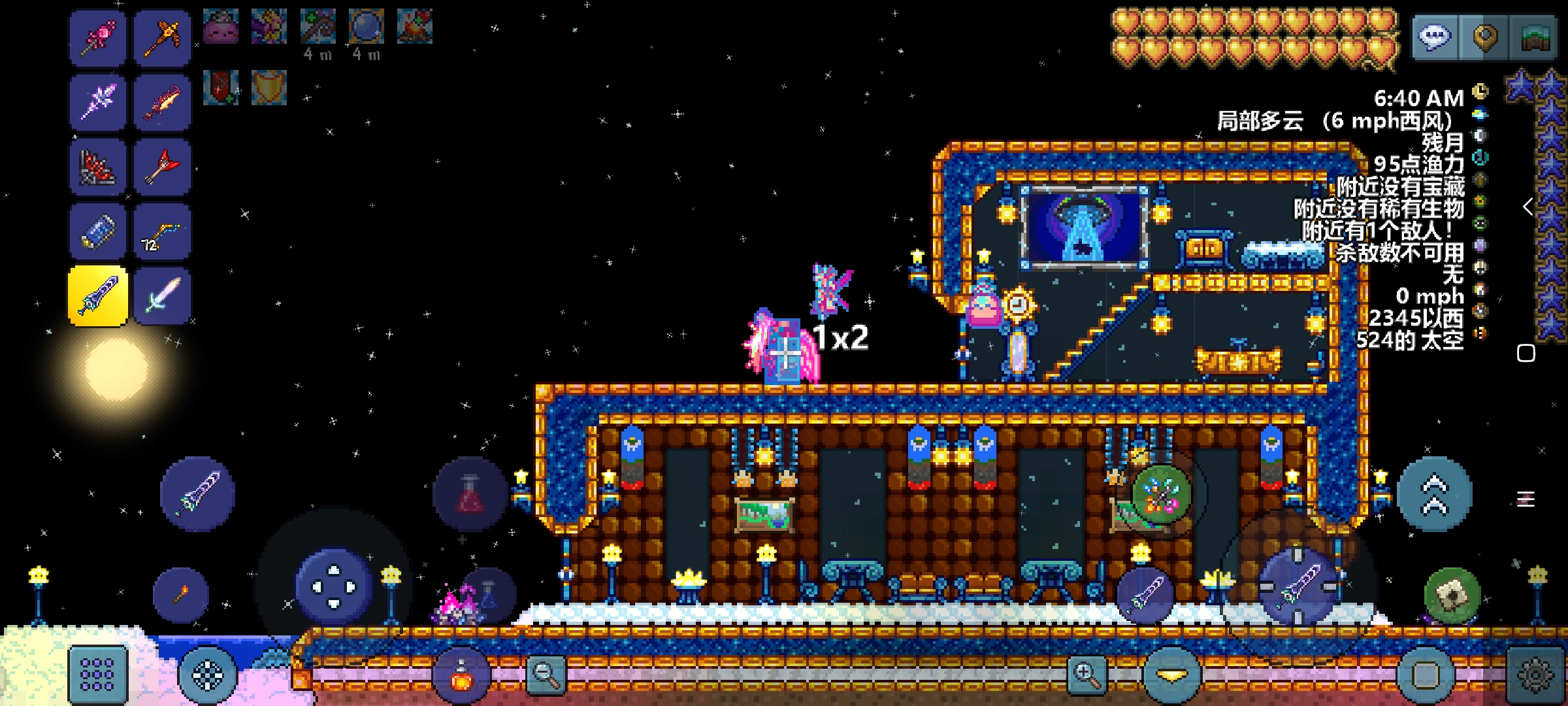Open the world map landscape button

click(x=1535, y=38)
